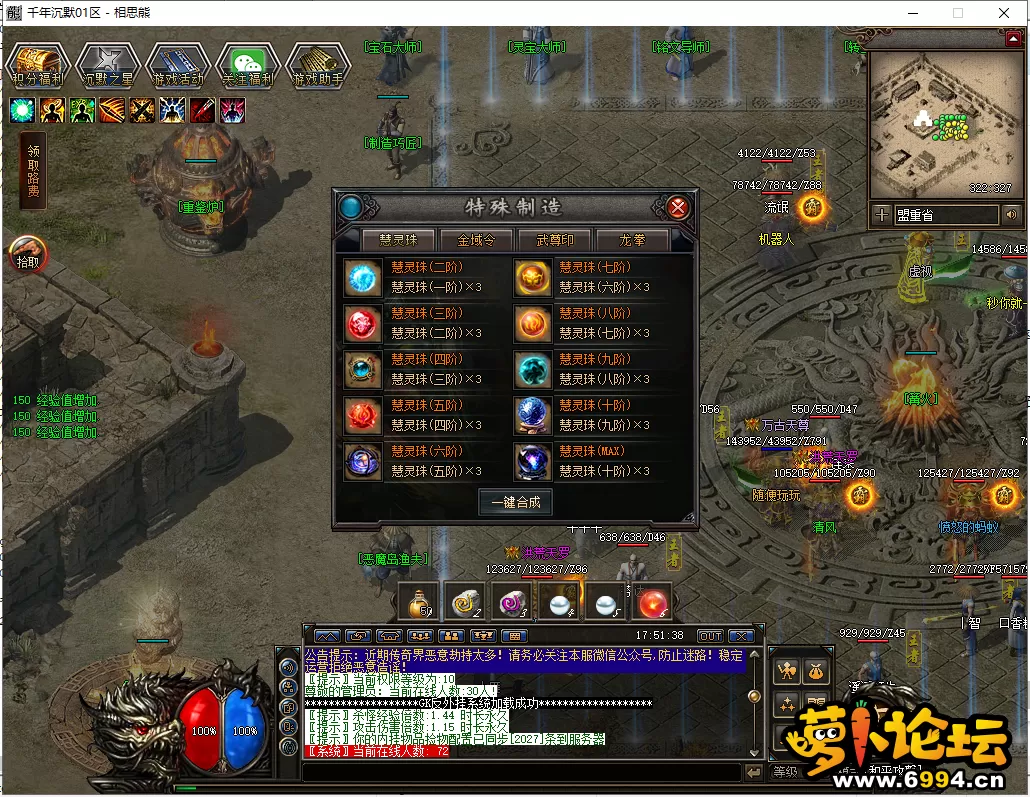Image resolution: width=1030 pixels, height=797 pixels.
Task: Pick the 慧灵珠(MAX) recipe icon
Action: (533, 461)
